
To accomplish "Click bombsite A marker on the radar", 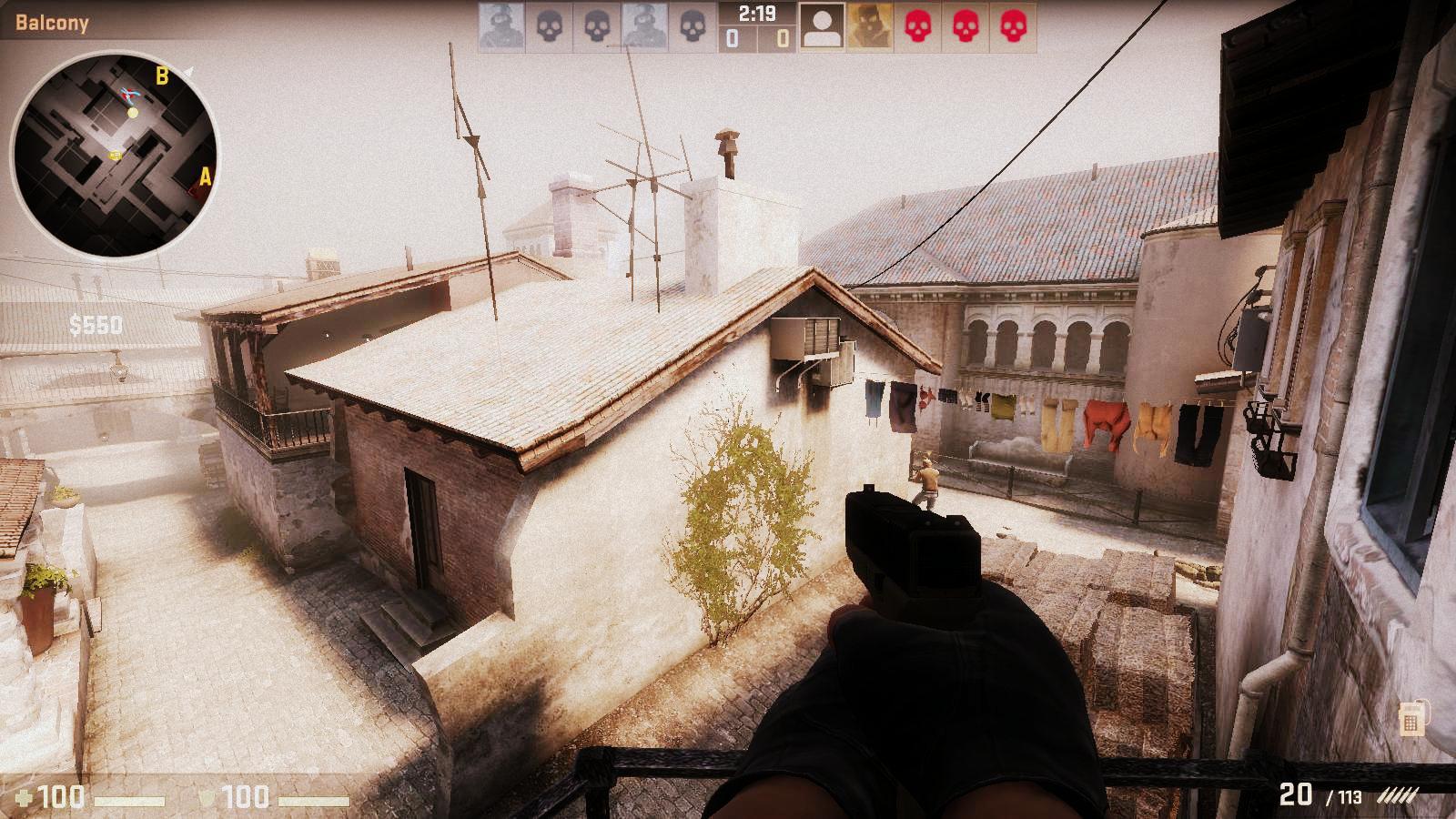I will [205, 177].
